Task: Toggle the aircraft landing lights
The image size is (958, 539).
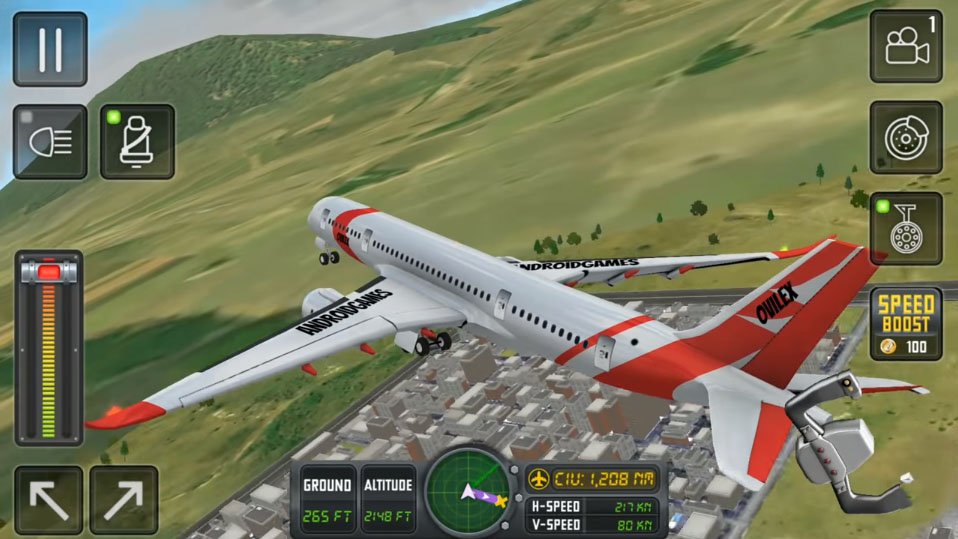Action: (x=49, y=142)
